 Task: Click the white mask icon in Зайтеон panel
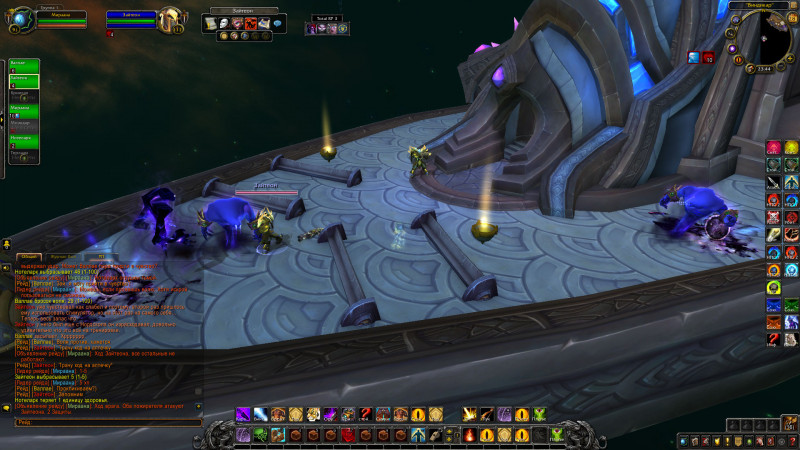click(x=223, y=23)
